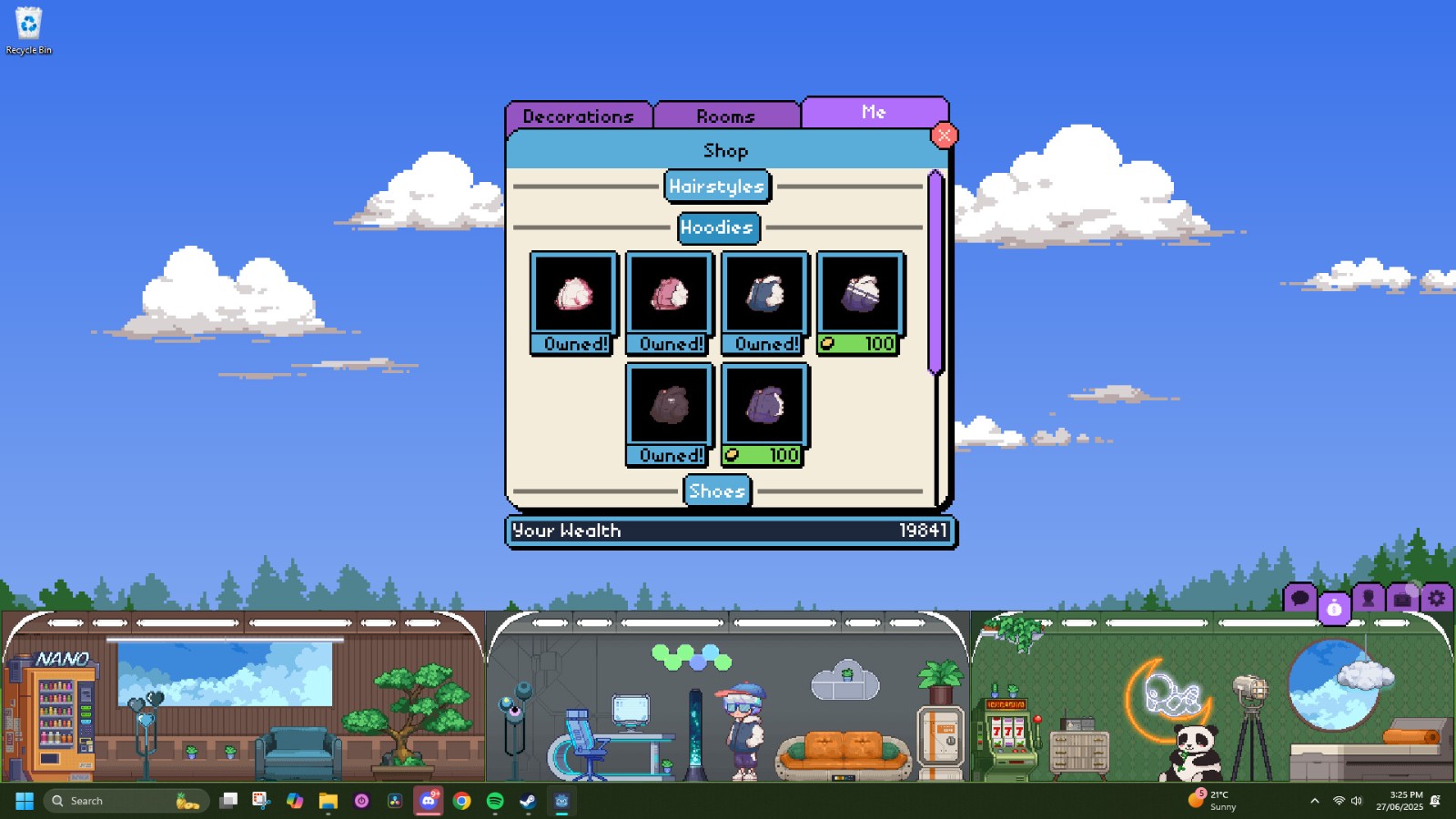Select the owned dark brown hoodie
The height and width of the screenshot is (819, 1456).
[670, 406]
